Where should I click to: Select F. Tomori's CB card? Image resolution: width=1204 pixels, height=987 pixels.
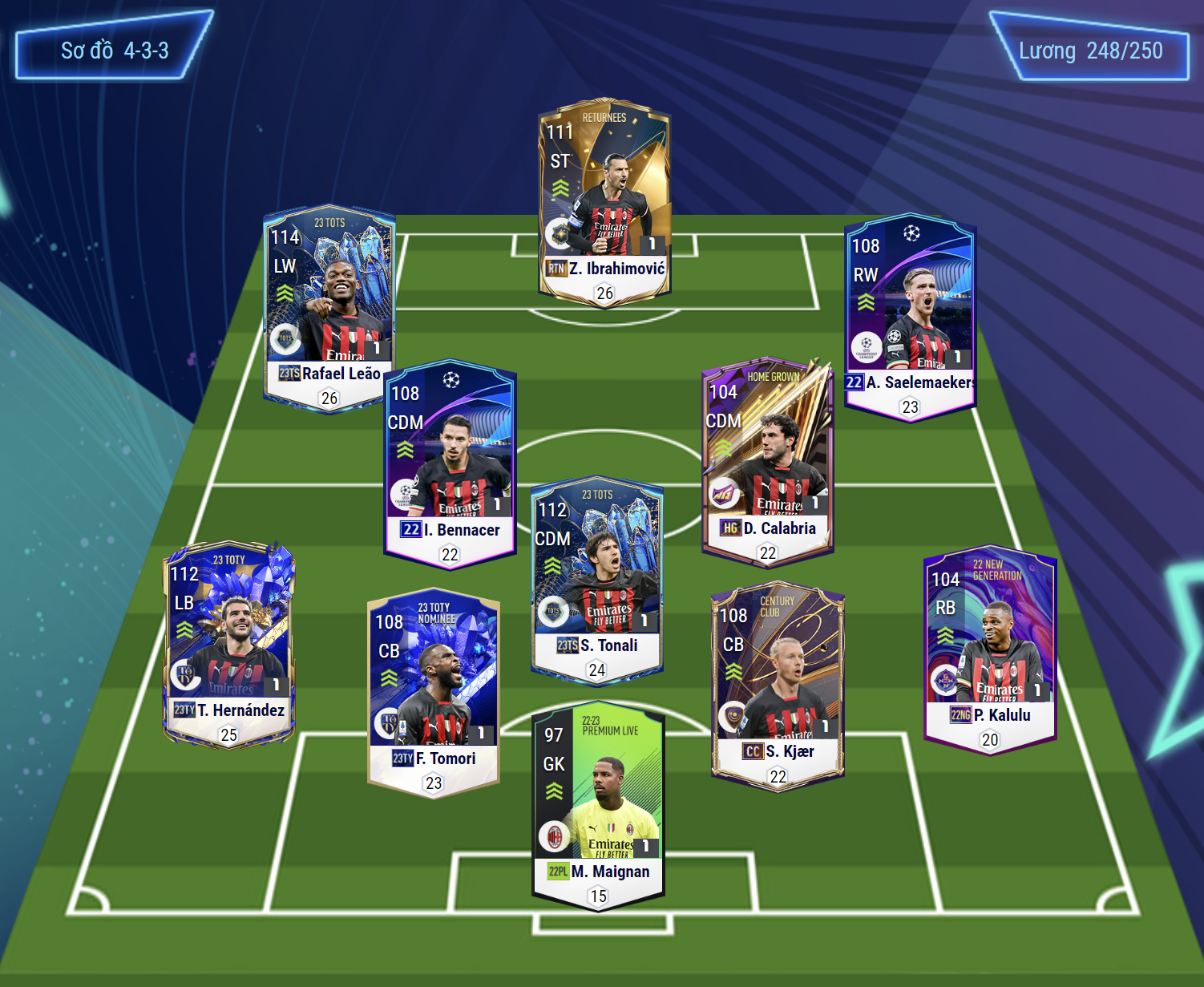coord(433,694)
